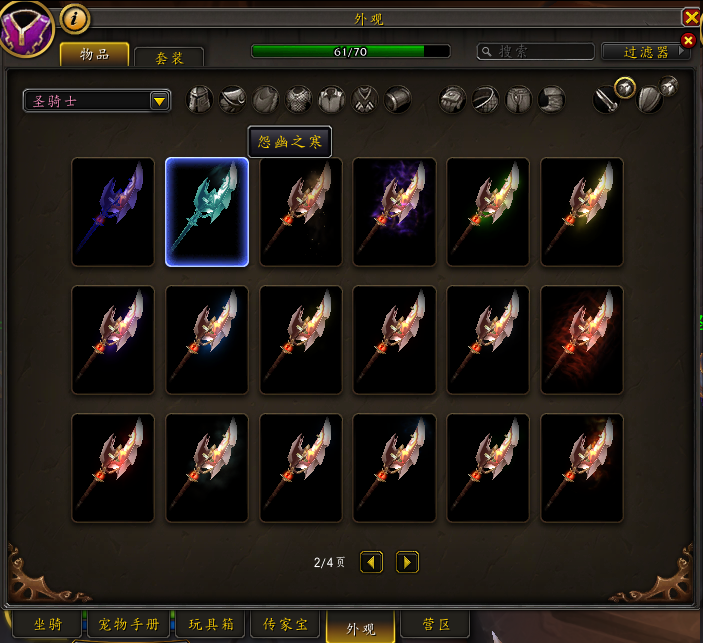This screenshot has width=703, height=643.
Task: Go to the next appearance page
Action: 407,562
